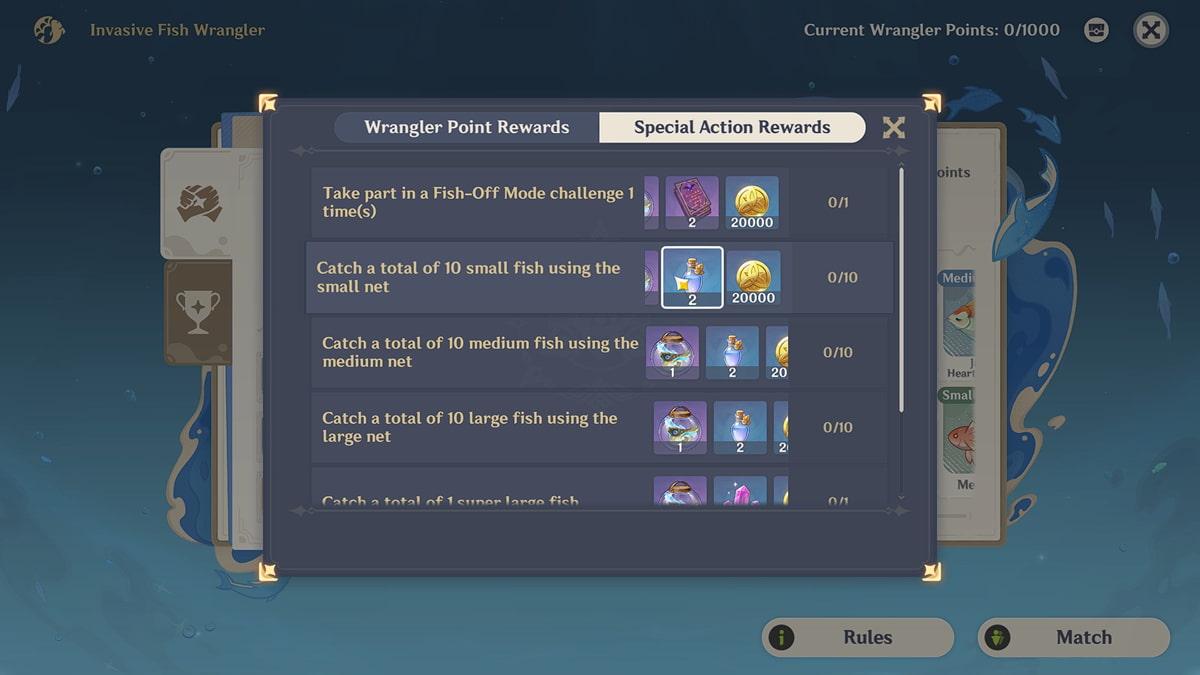
Task: Click the rewards list scrollbar
Action: [x=901, y=290]
